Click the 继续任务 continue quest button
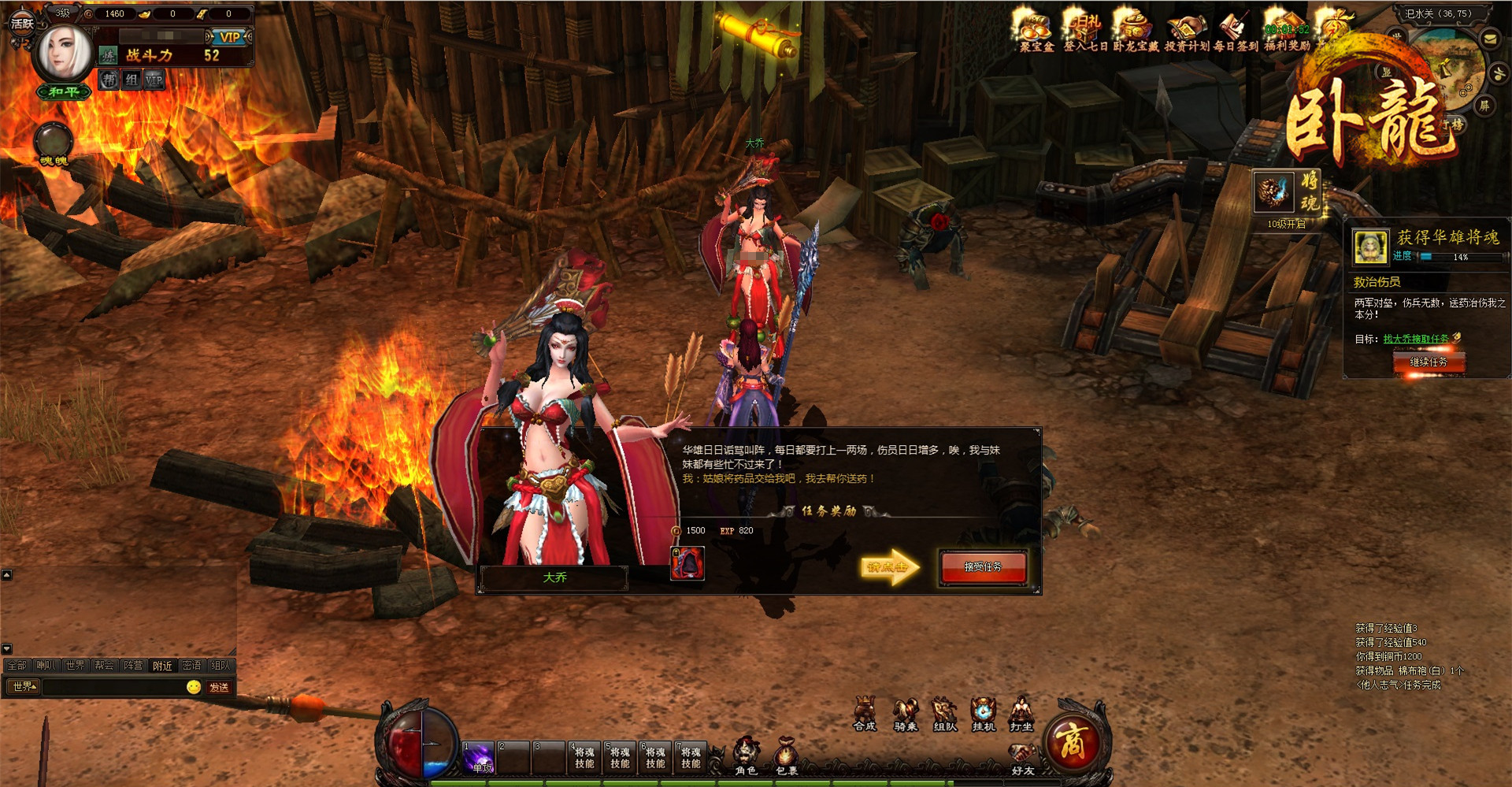Screen dimensions: 1512x787 point(1428,362)
